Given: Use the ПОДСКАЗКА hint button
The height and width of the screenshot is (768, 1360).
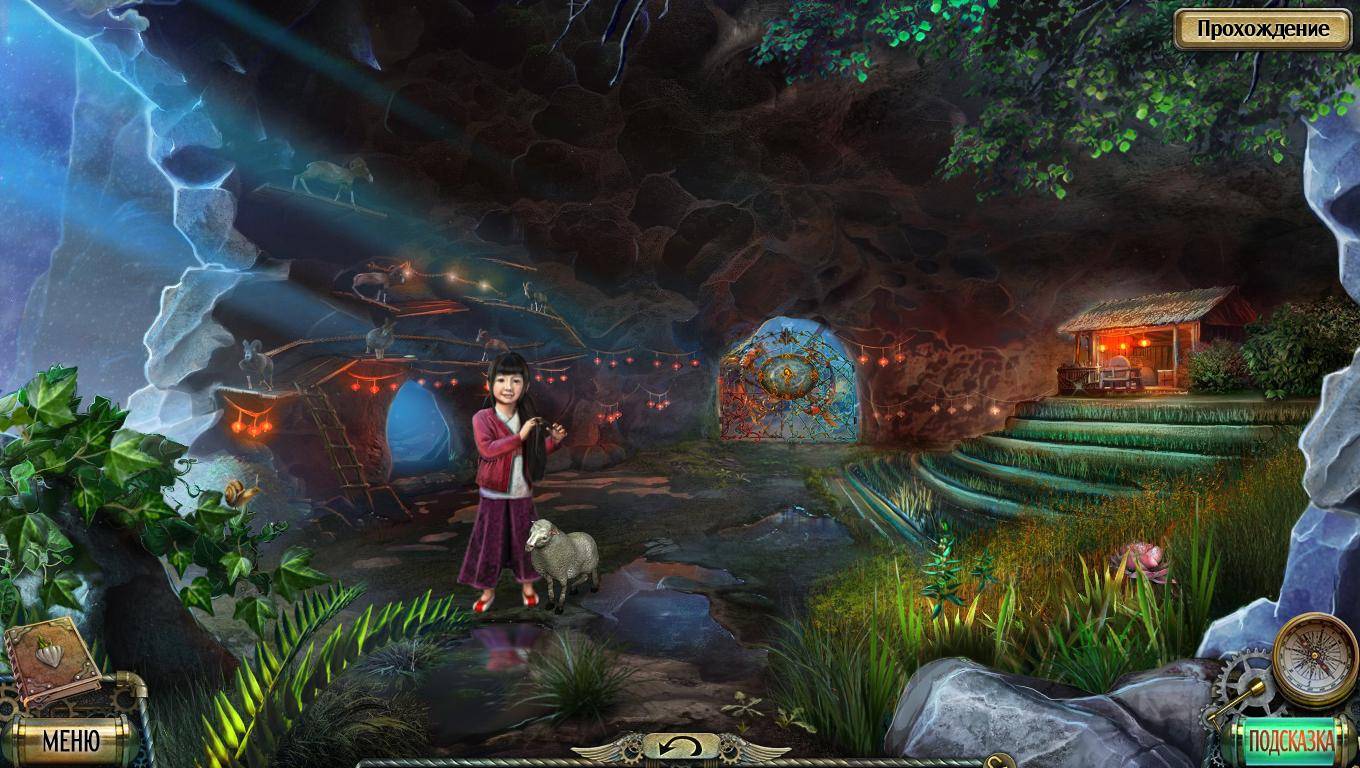Looking at the screenshot, I should [1290, 741].
